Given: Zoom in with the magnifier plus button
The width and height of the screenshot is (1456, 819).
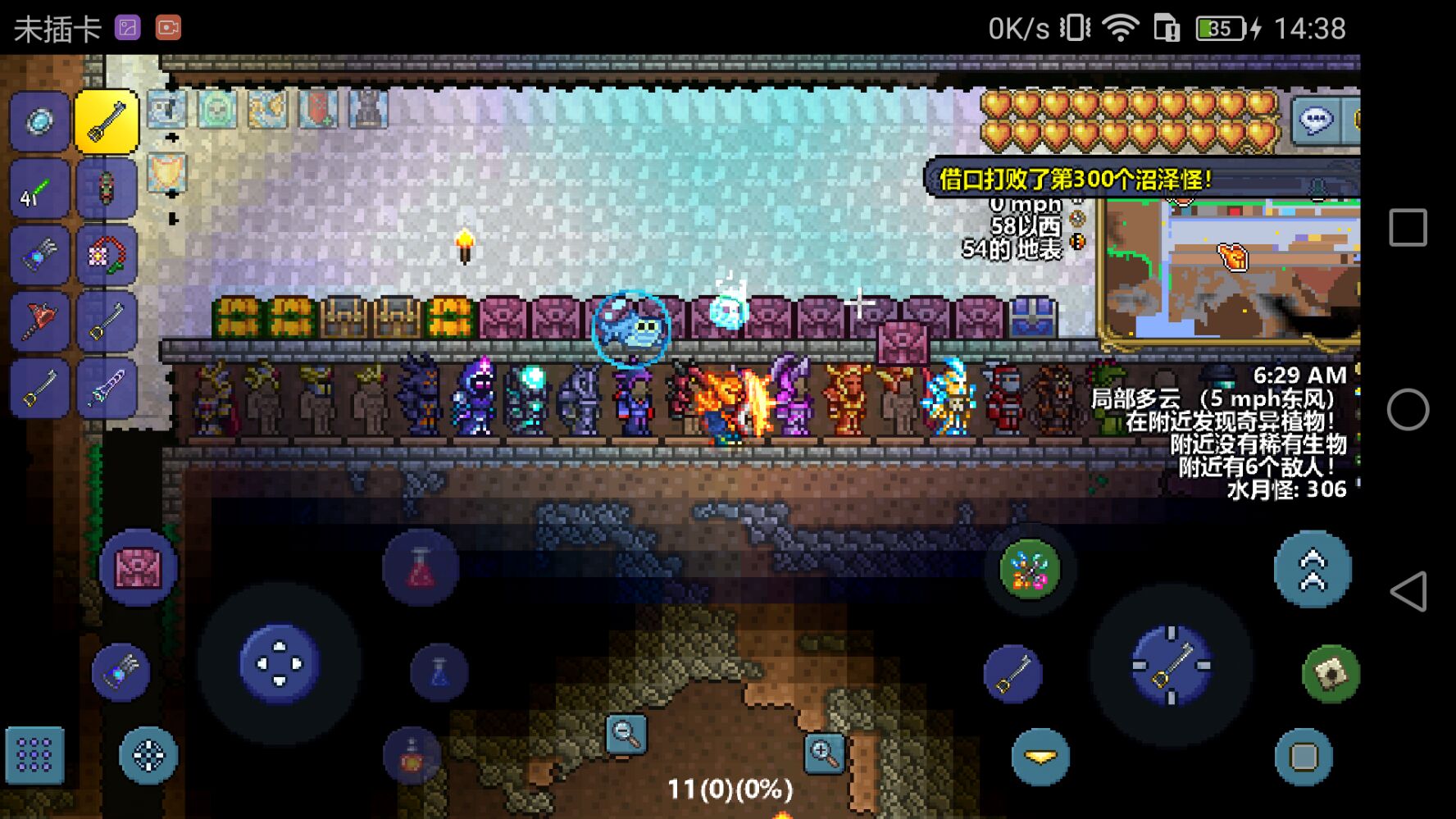Looking at the screenshot, I should tap(824, 753).
